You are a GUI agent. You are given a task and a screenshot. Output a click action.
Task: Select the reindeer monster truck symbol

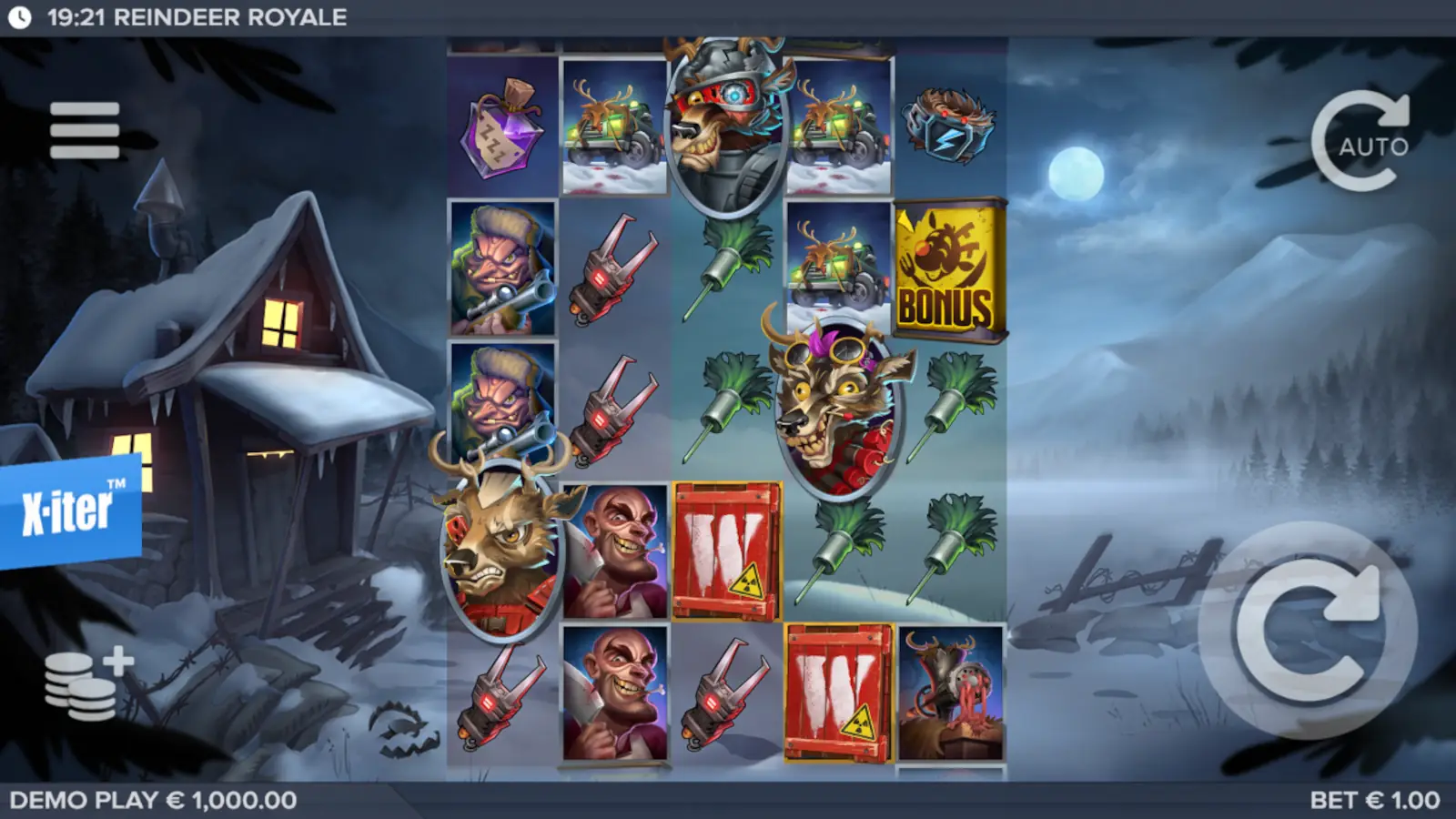(x=612, y=127)
